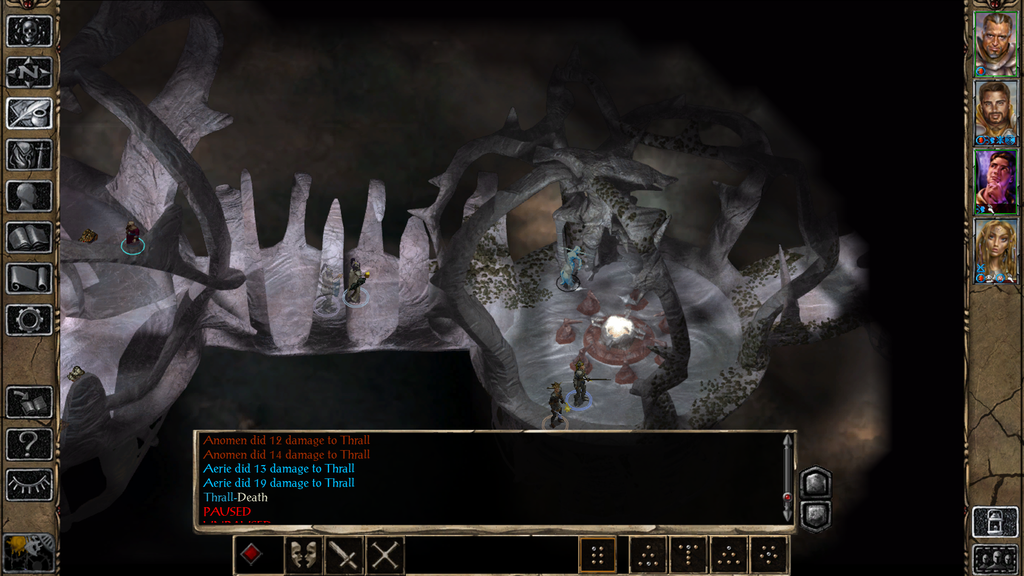Image resolution: width=1024 pixels, height=576 pixels.
Task: Open the priest scroll icon
Action: click(29, 278)
